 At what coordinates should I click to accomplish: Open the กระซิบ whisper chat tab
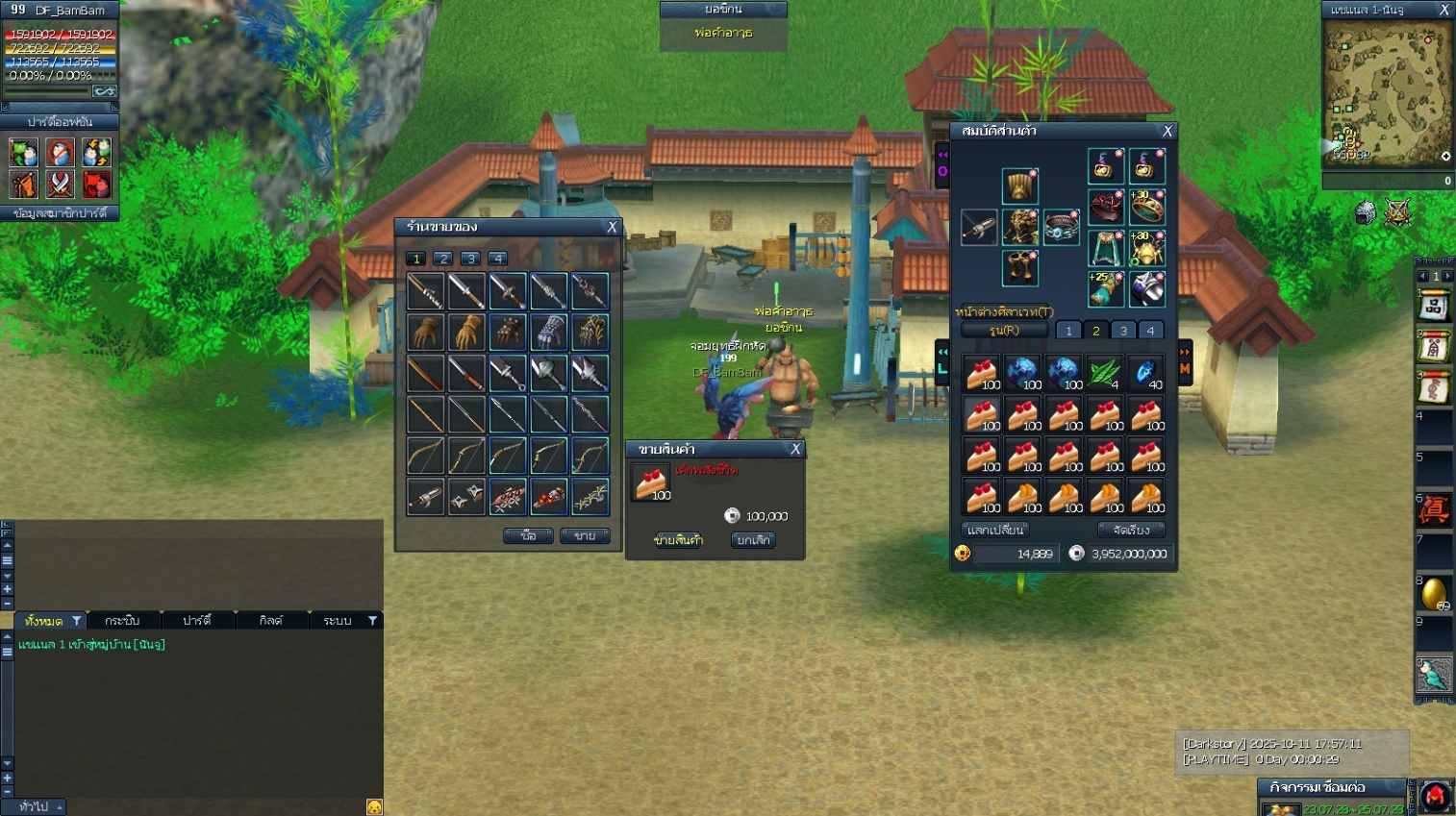click(x=122, y=621)
